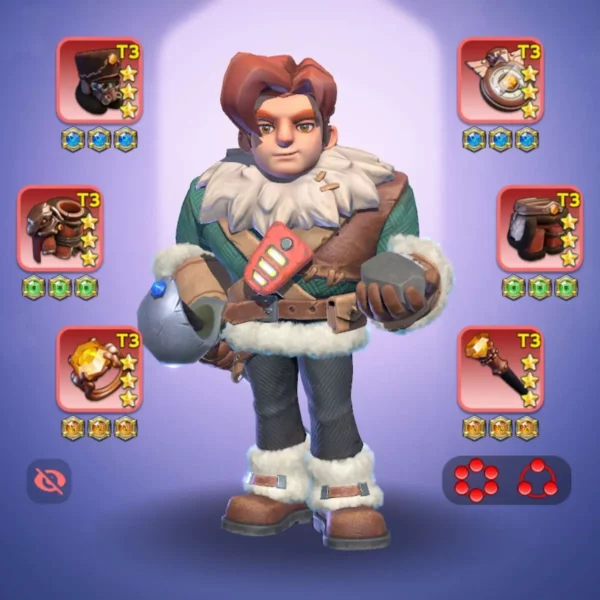This screenshot has width=600, height=600.
Task: Select the T3 amber ring slot
Action: click(x=99, y=369)
